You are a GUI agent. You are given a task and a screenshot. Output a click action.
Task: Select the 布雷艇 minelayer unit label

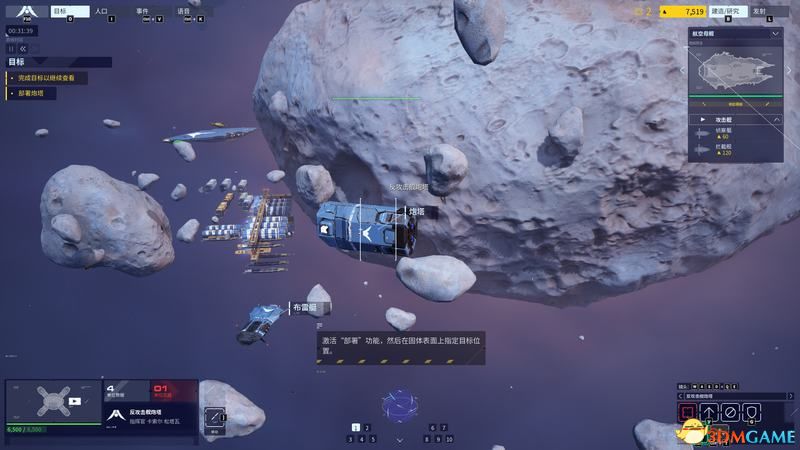pyautogui.click(x=303, y=308)
